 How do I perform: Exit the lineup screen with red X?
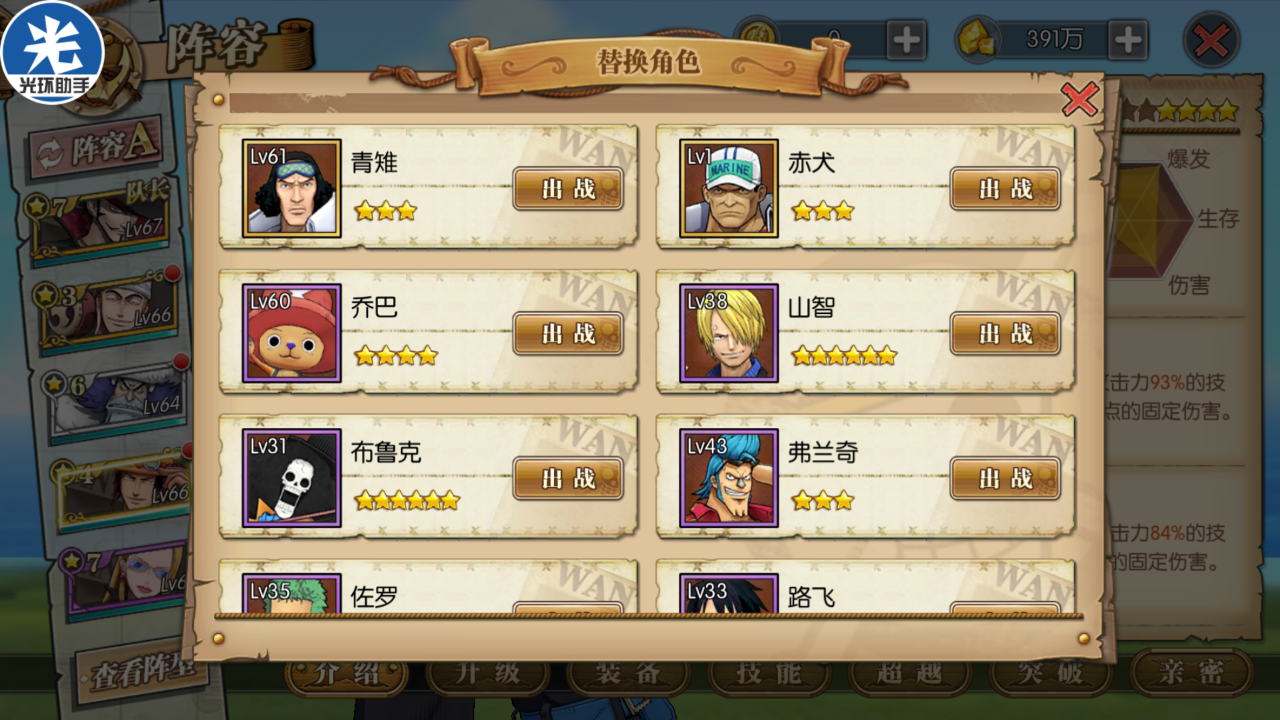tap(1211, 41)
